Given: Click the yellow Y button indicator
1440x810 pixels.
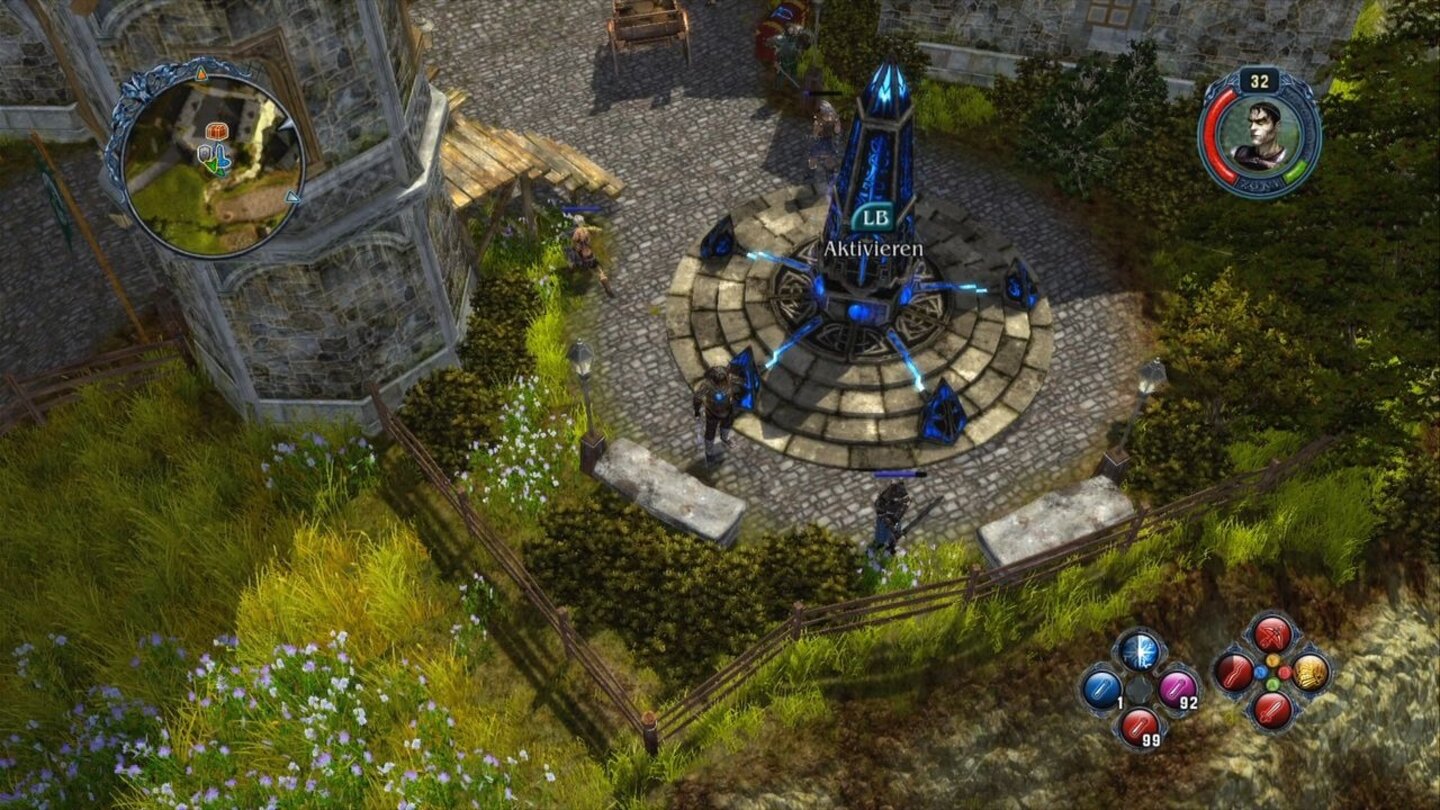Looking at the screenshot, I should click(x=1273, y=661).
